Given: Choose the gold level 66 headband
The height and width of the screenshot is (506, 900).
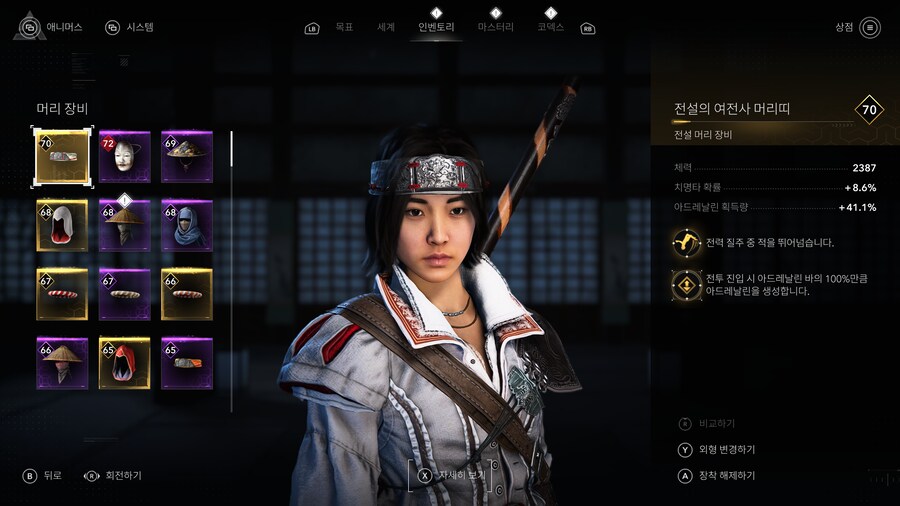Looking at the screenshot, I should point(187,294).
